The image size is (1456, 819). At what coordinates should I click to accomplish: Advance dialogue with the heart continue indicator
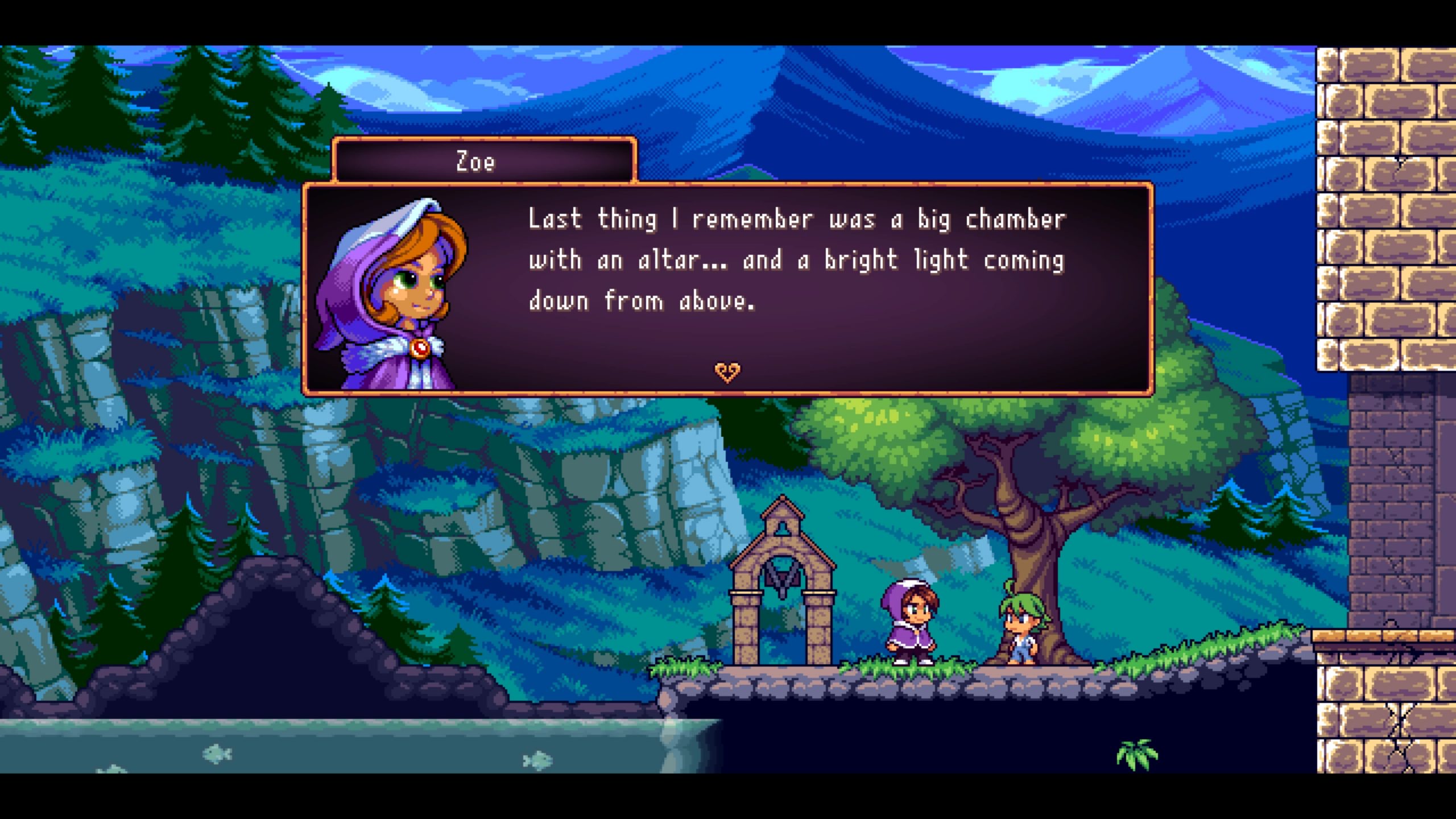(x=727, y=372)
